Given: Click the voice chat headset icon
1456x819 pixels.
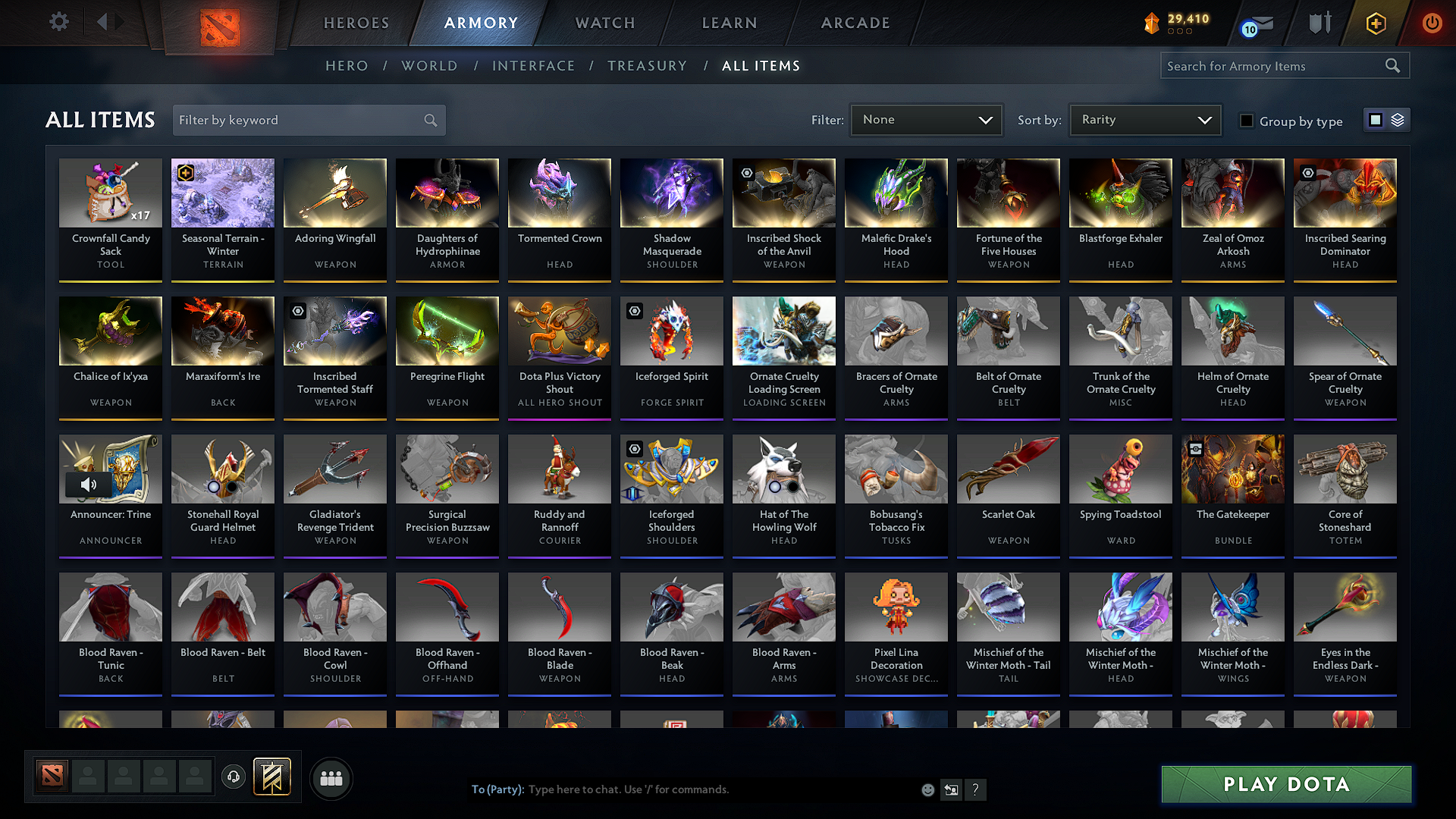Looking at the screenshot, I should click(233, 777).
